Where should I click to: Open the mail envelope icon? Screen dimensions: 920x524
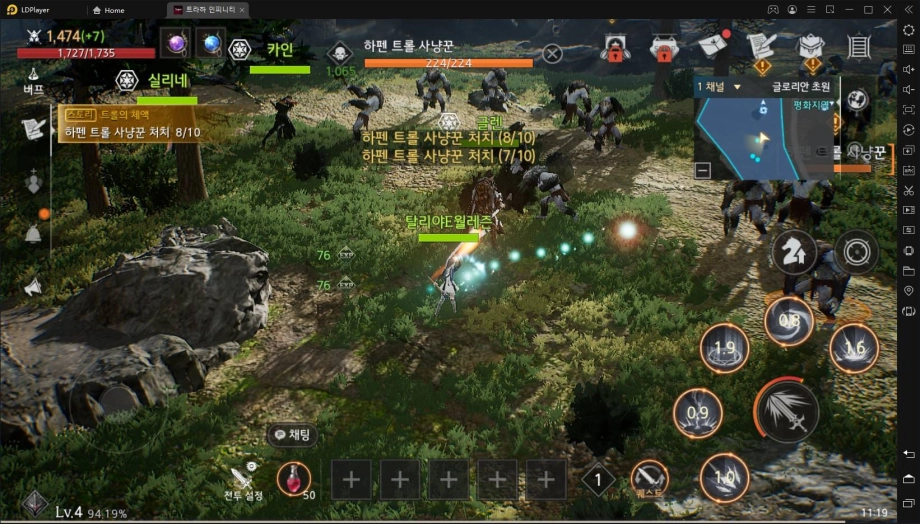tap(712, 46)
